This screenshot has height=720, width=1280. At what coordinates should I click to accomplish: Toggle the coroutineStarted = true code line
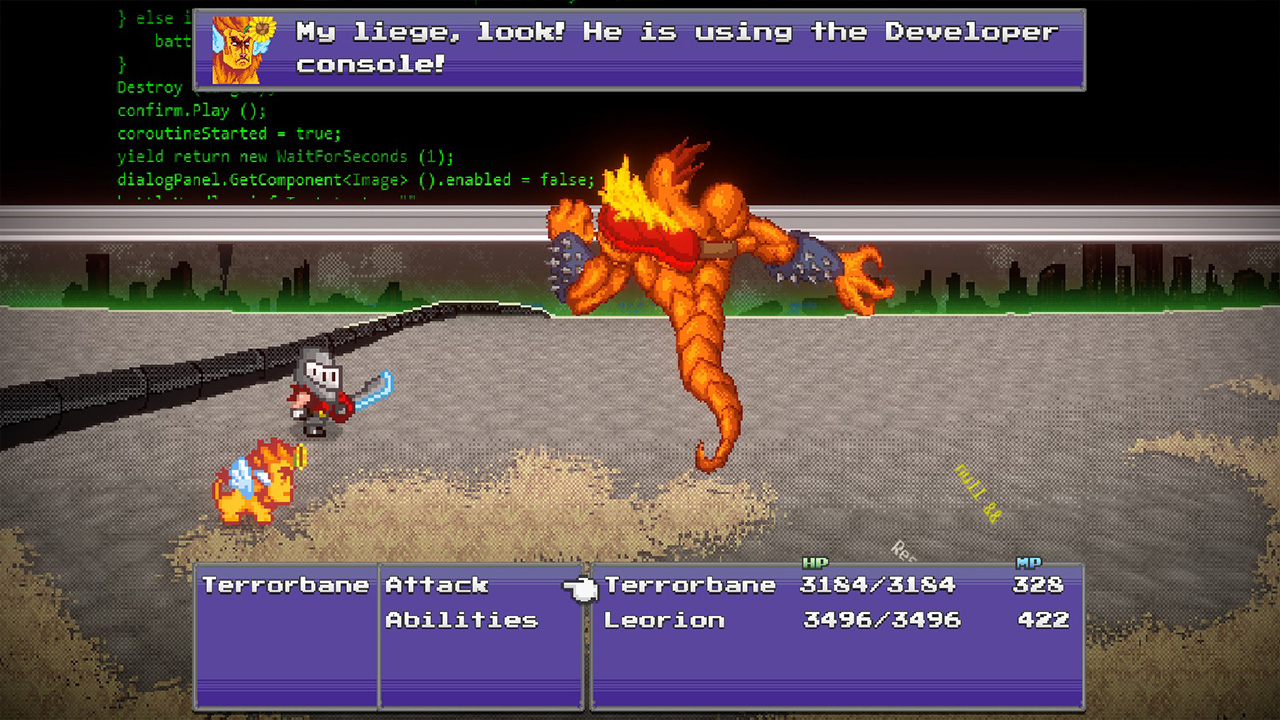tap(228, 133)
